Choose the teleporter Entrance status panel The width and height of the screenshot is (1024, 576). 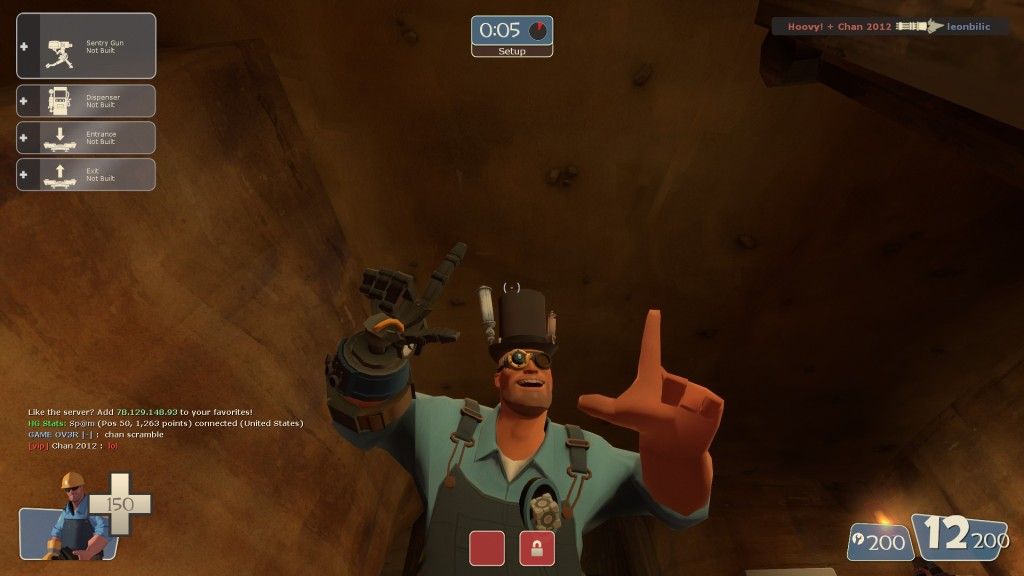point(86,138)
